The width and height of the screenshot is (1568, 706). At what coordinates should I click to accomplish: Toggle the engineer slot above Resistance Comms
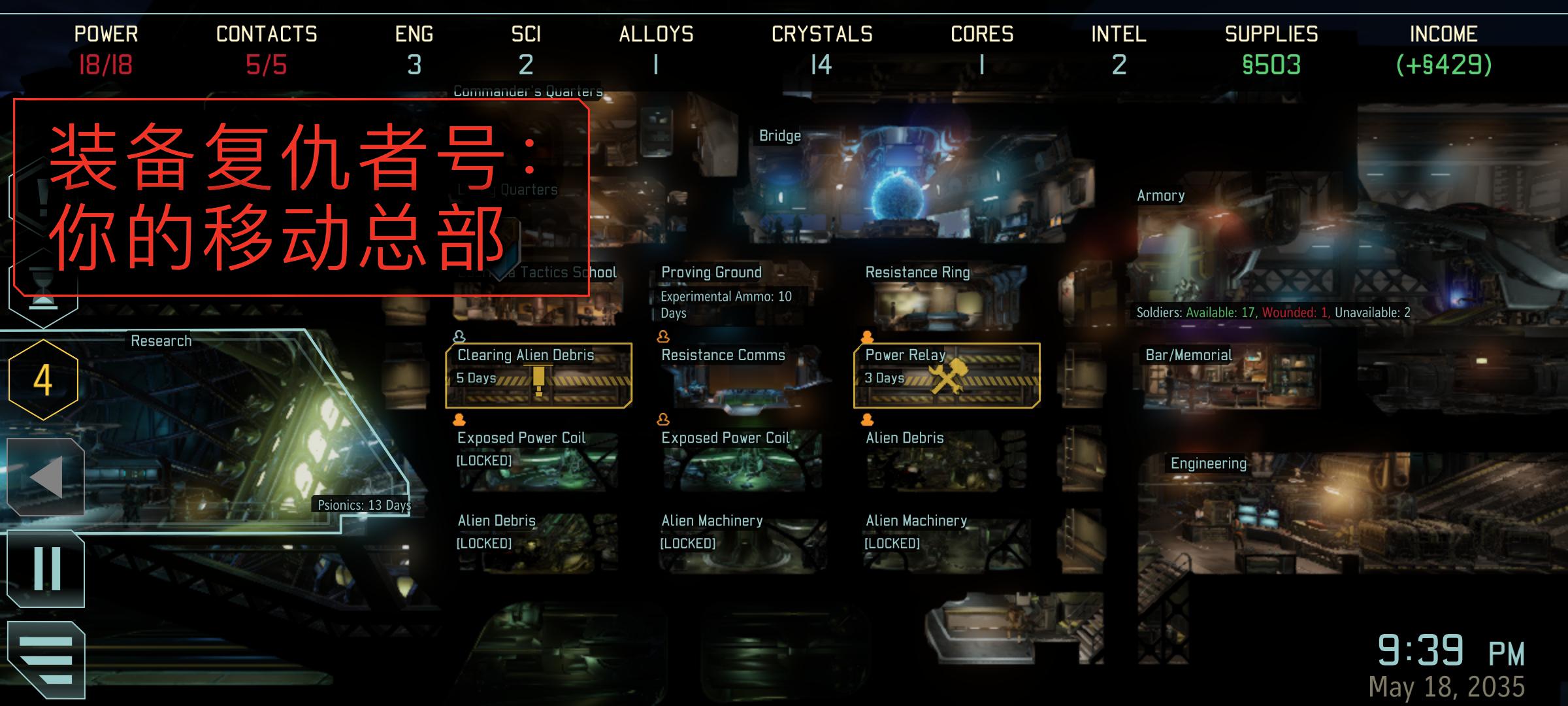coord(664,335)
